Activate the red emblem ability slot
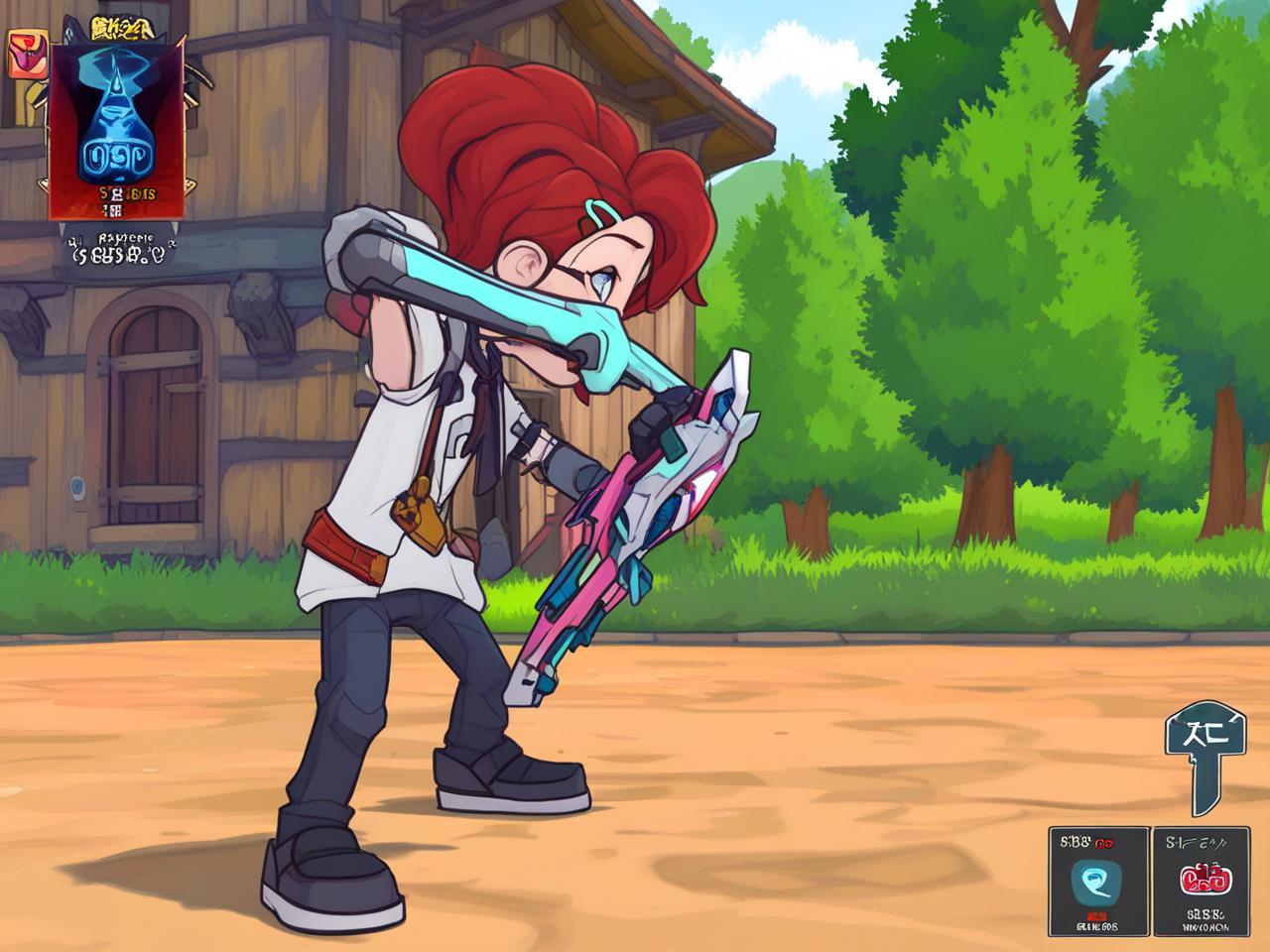 pos(1202,881)
